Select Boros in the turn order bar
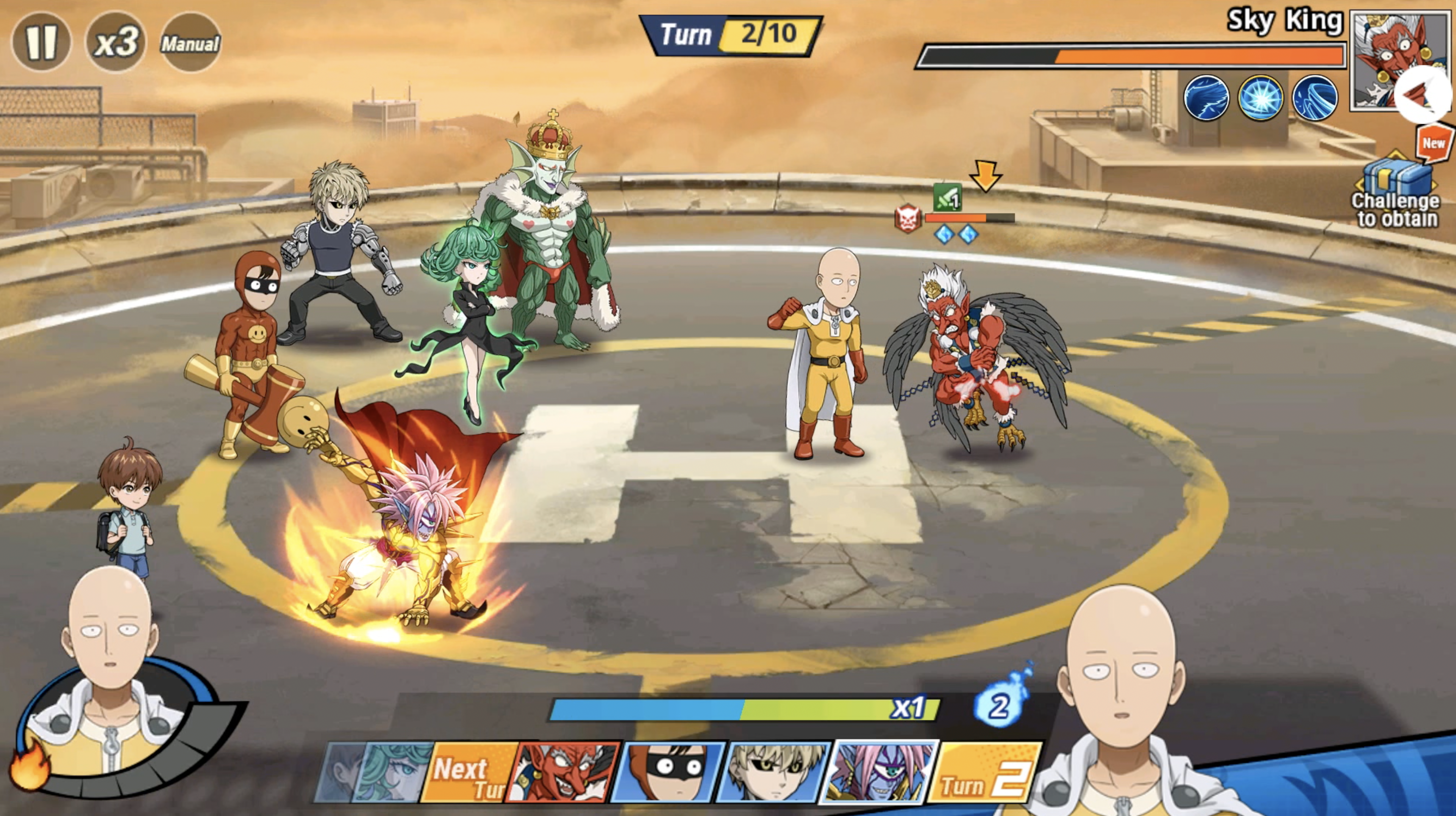The width and height of the screenshot is (1456, 816). [879, 772]
